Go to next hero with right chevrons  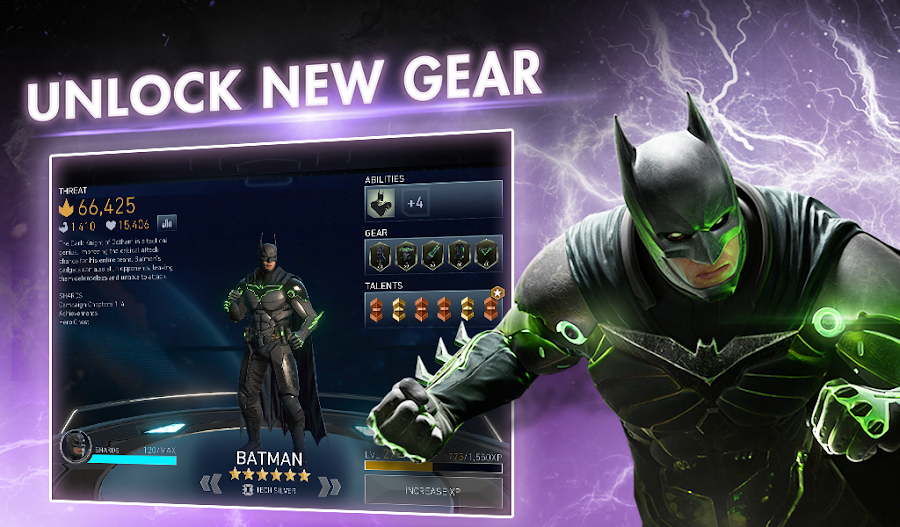pyautogui.click(x=326, y=487)
